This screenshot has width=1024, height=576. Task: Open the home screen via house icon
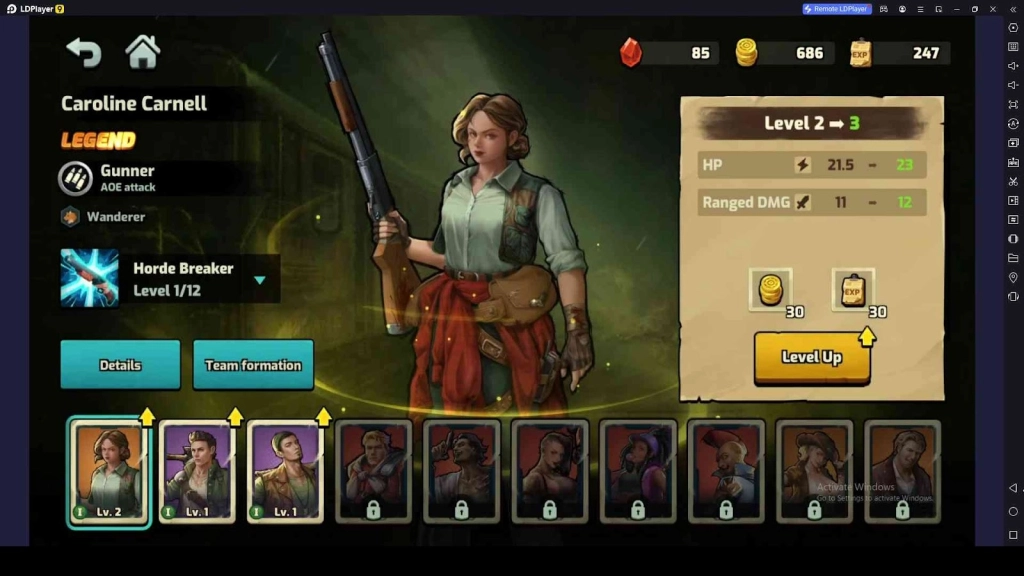coord(143,52)
